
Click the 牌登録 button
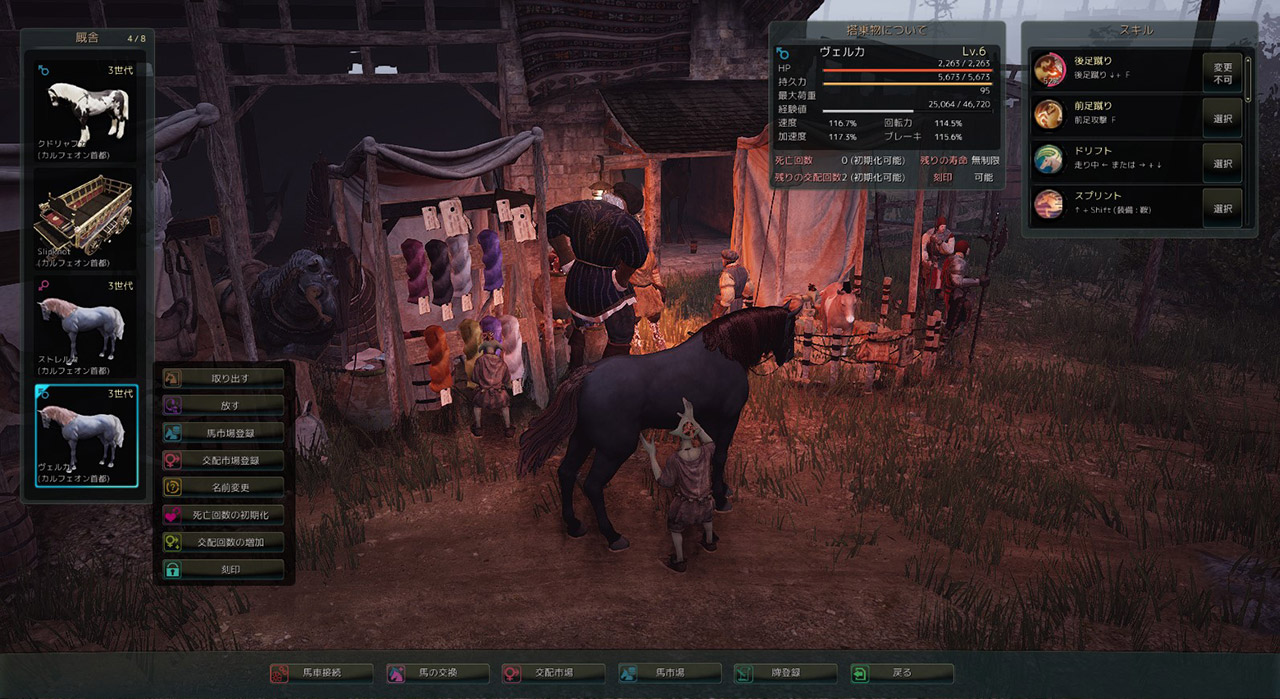[785, 673]
